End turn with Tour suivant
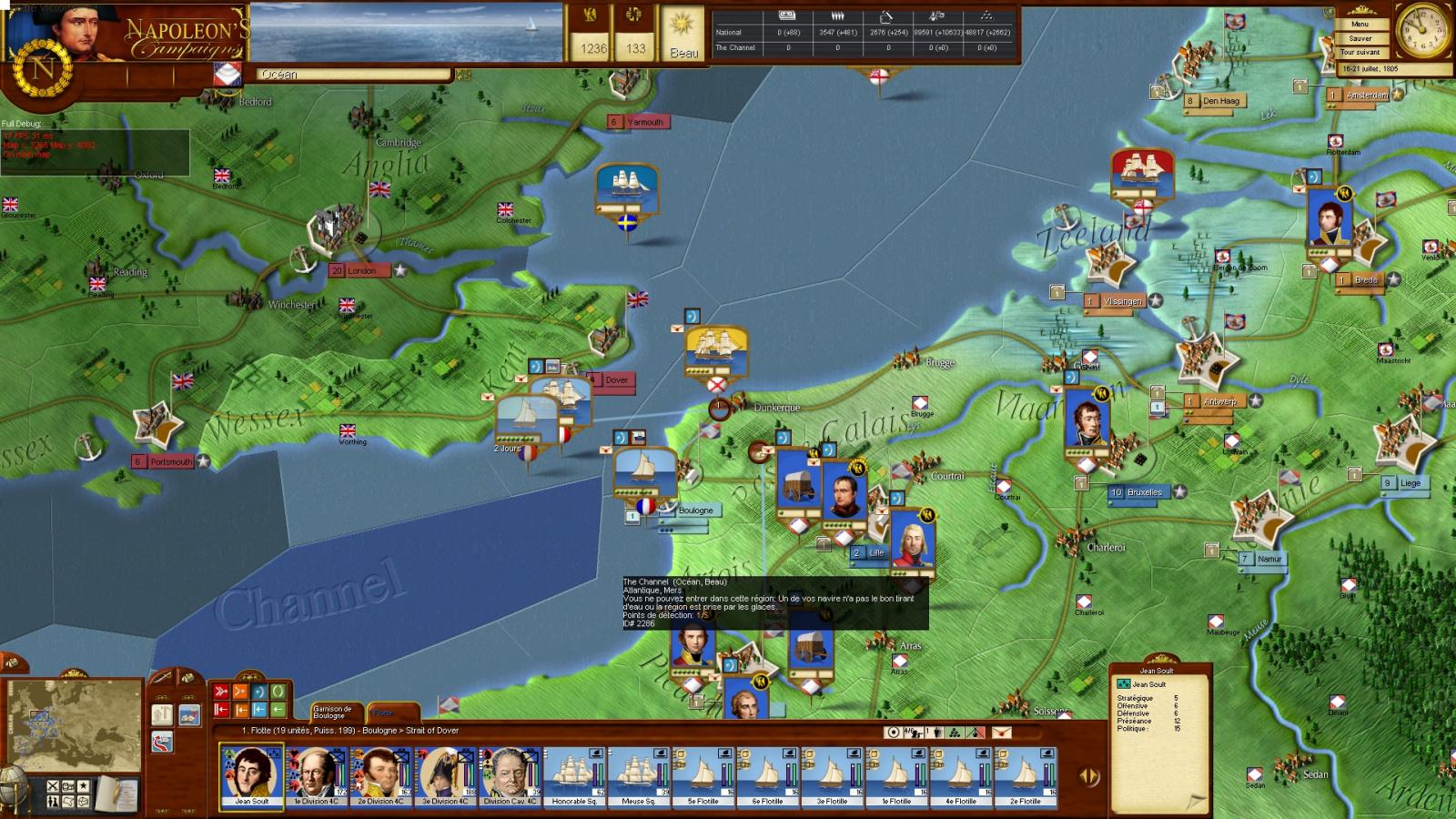 [1360, 53]
